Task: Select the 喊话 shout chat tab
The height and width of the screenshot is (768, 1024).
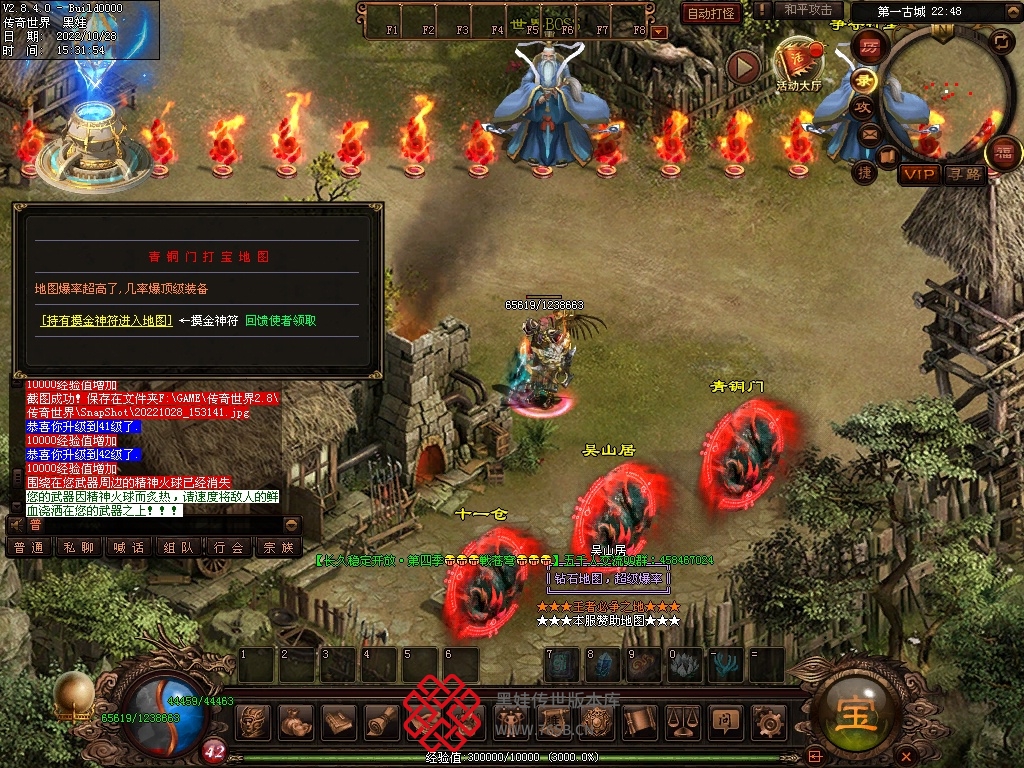Action: click(128, 548)
